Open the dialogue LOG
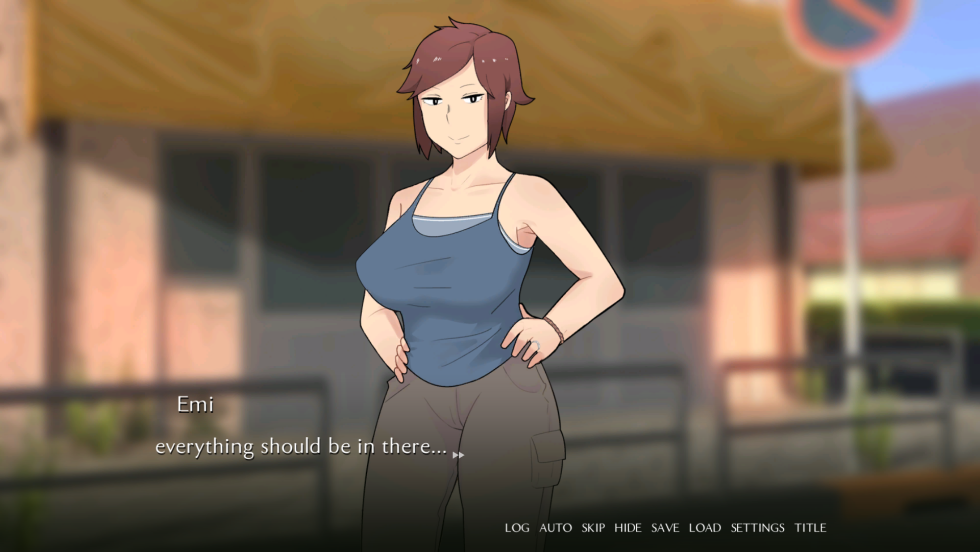Image resolution: width=980 pixels, height=552 pixels. click(517, 528)
